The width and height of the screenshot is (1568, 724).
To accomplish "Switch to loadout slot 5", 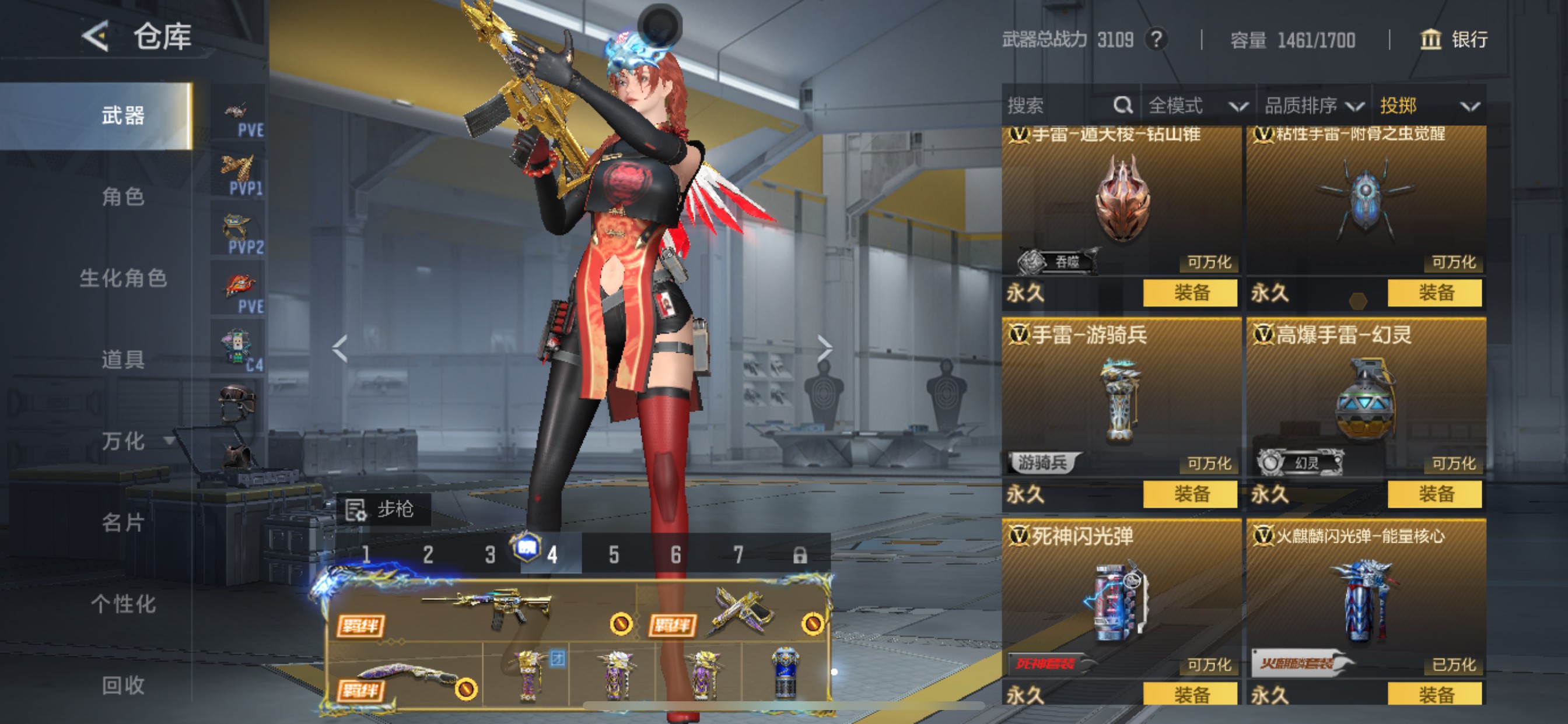I will click(614, 554).
